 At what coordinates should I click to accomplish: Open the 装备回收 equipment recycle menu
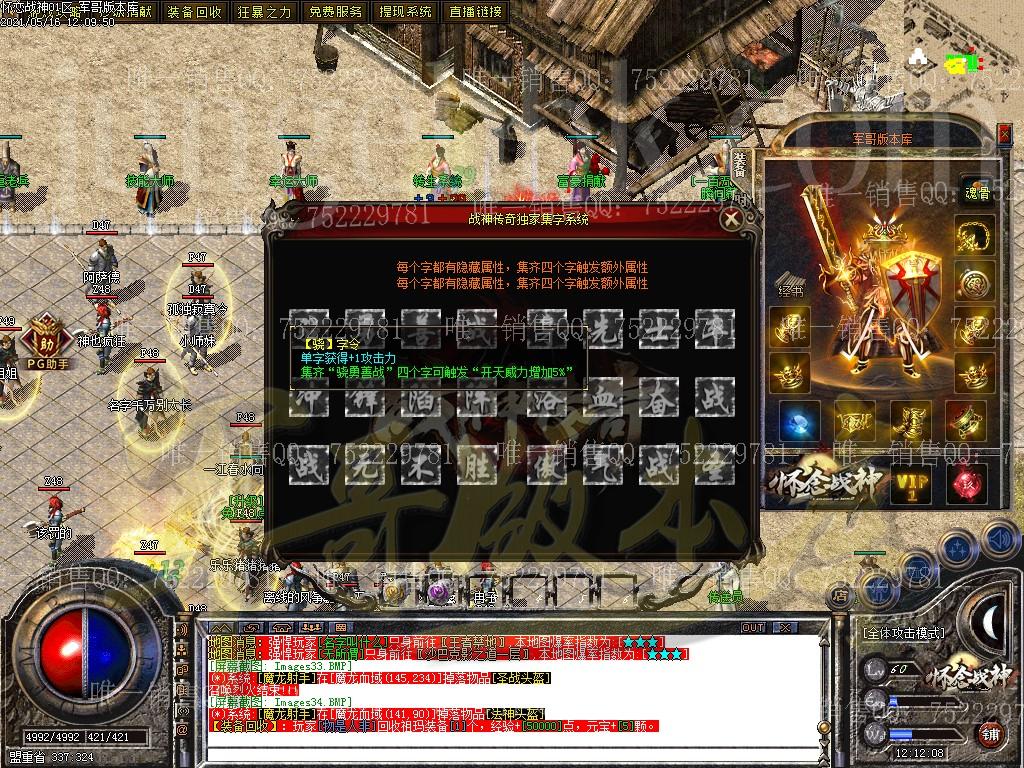click(x=195, y=12)
